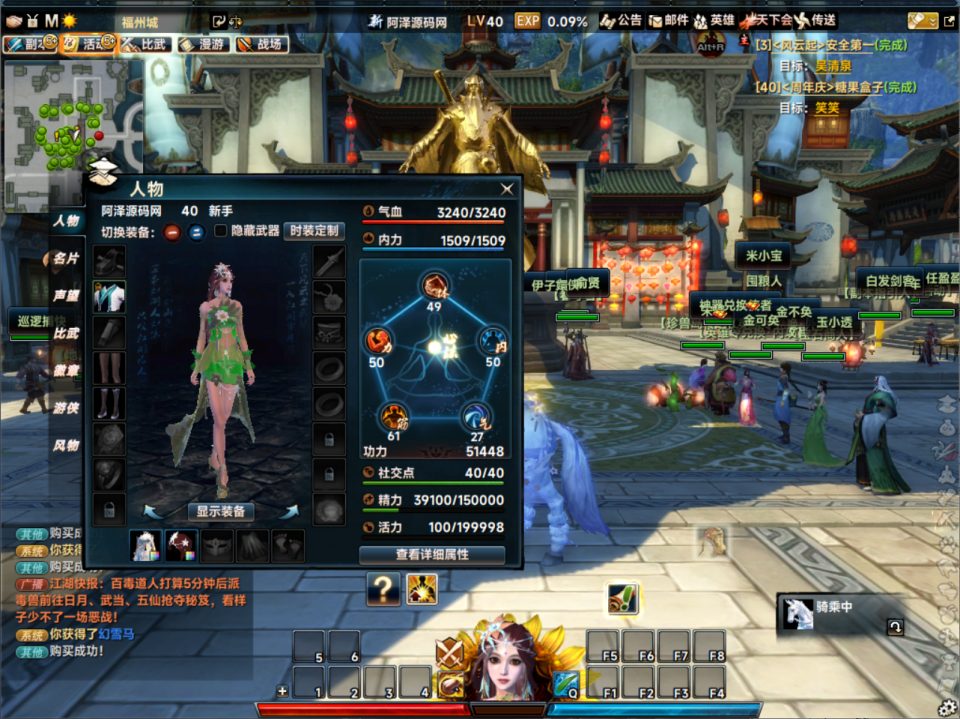Toggle the 隐藏武器 checkbox
This screenshot has width=960, height=719.
click(221, 231)
